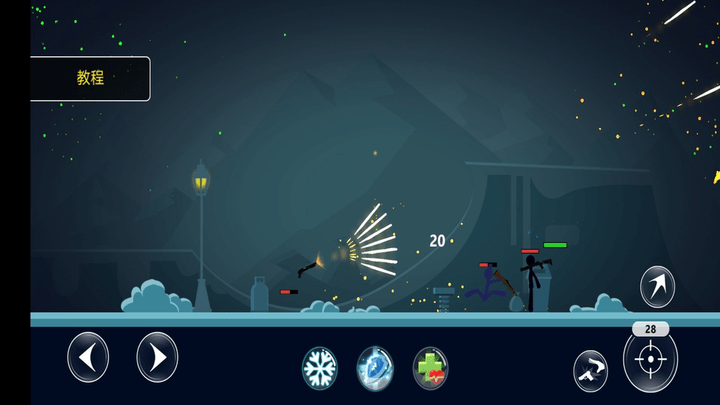Use the blue shield skill
Image resolution: width=720 pixels, height=405 pixels.
[x=375, y=368]
